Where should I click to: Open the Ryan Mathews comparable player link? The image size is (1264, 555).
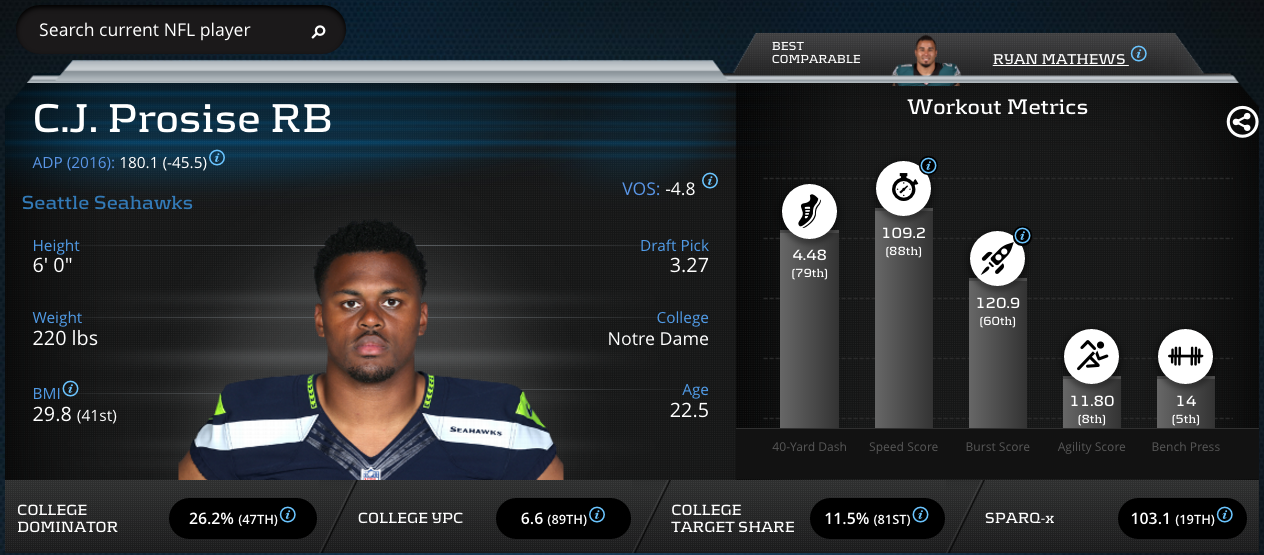tap(1059, 59)
